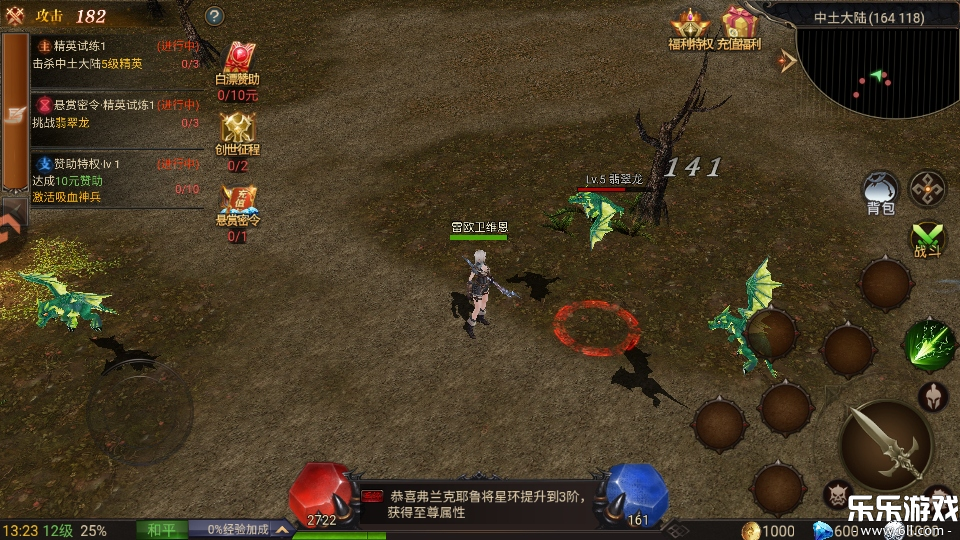Toggle the 和平 peace mode button

[x=161, y=529]
